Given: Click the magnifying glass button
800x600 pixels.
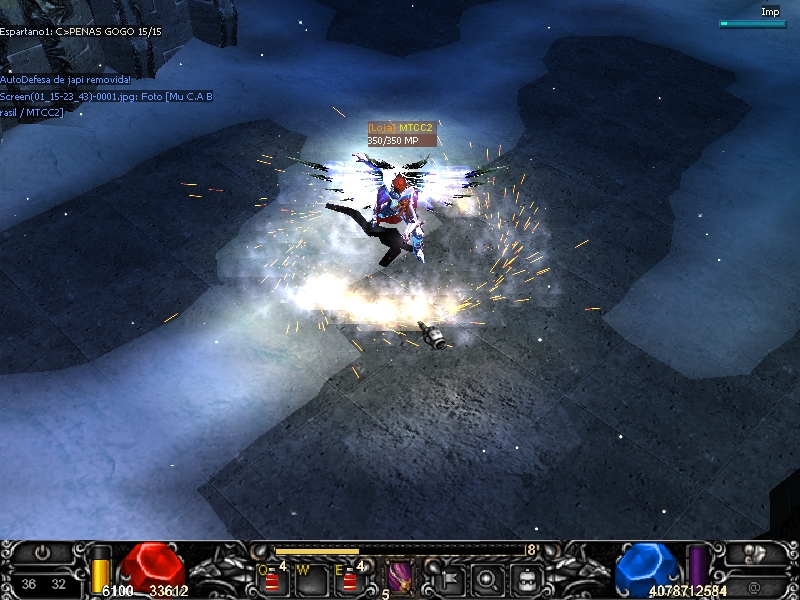Looking at the screenshot, I should [487, 577].
